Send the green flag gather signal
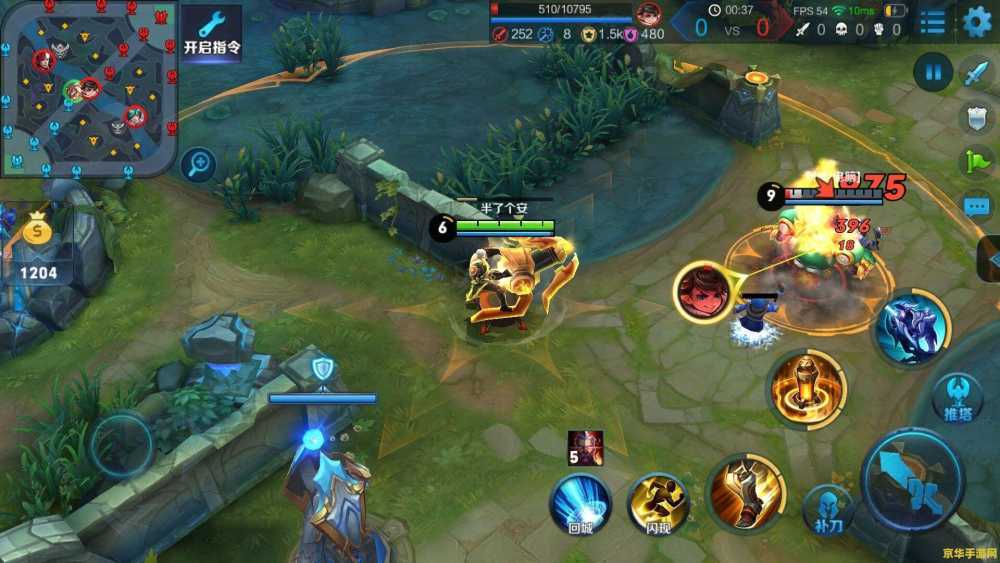 click(975, 161)
